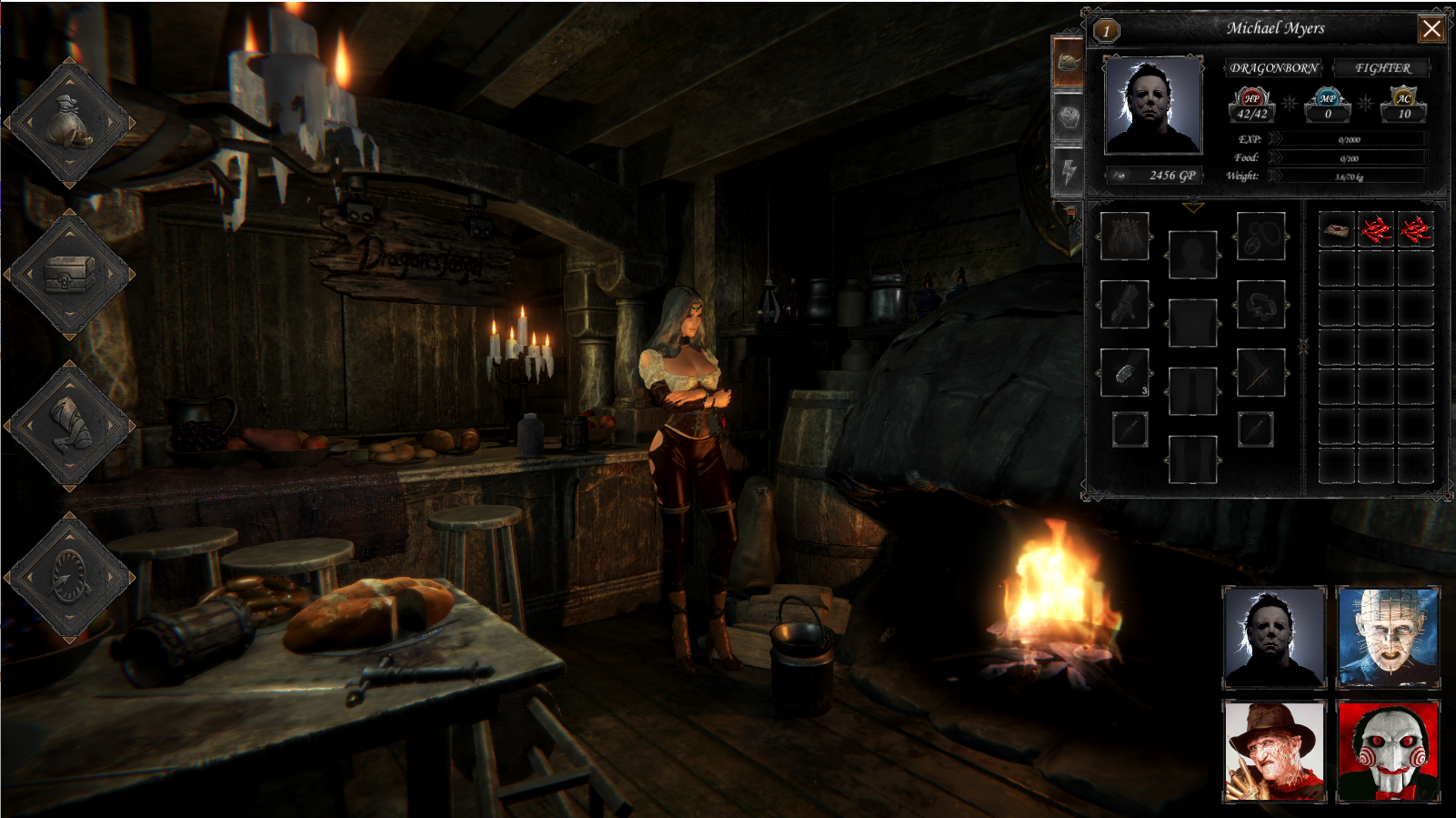Close the Michael Myers character panel
This screenshot has width=1456, height=818.
[x=1431, y=29]
